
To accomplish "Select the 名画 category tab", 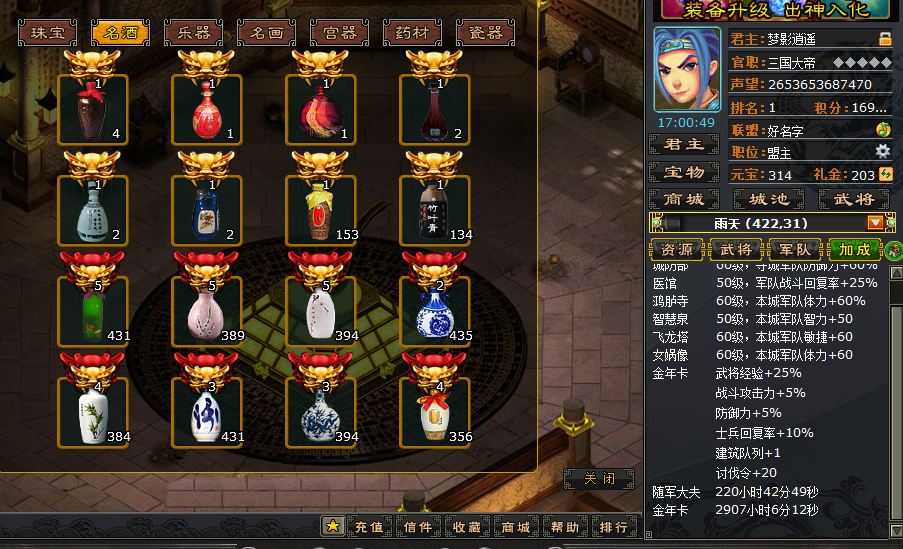I will 266,33.
